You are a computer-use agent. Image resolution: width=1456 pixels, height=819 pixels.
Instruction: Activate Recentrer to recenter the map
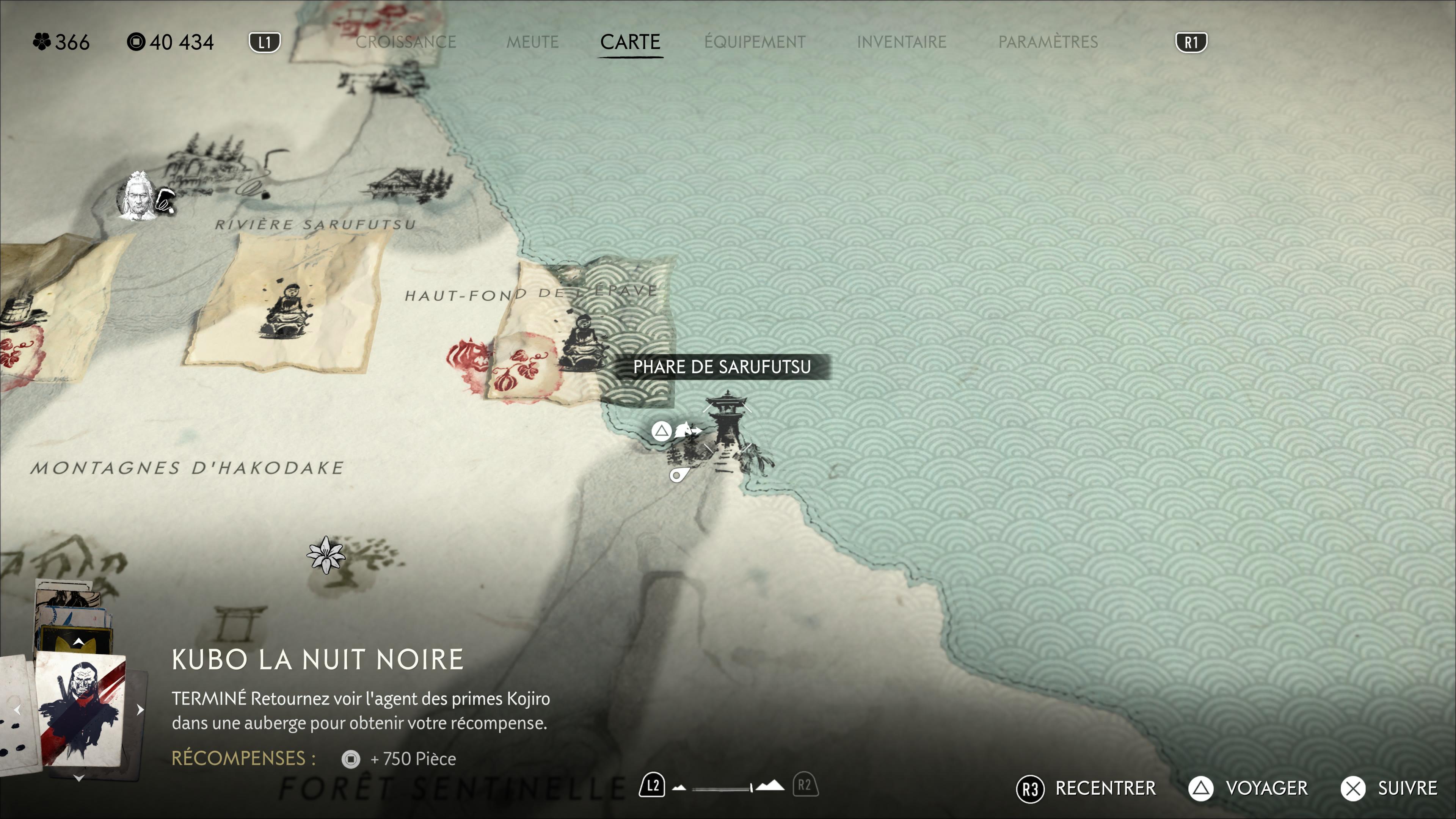tap(1086, 788)
